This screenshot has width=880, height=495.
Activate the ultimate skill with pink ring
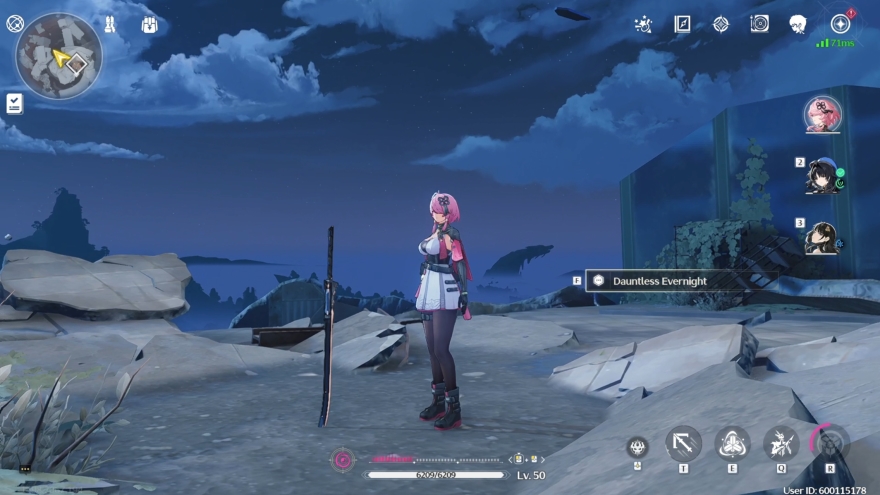coord(829,442)
